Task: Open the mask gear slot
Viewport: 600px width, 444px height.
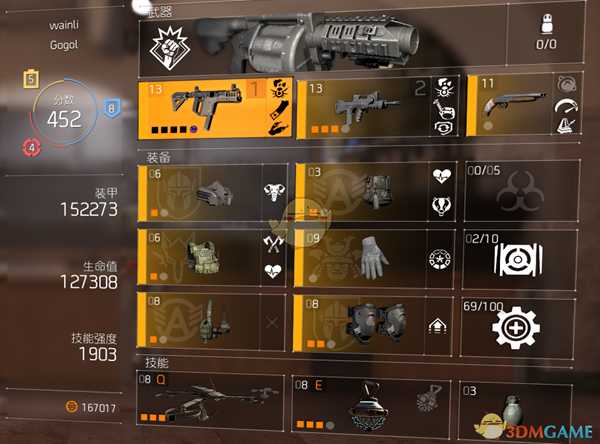Action: click(215, 191)
